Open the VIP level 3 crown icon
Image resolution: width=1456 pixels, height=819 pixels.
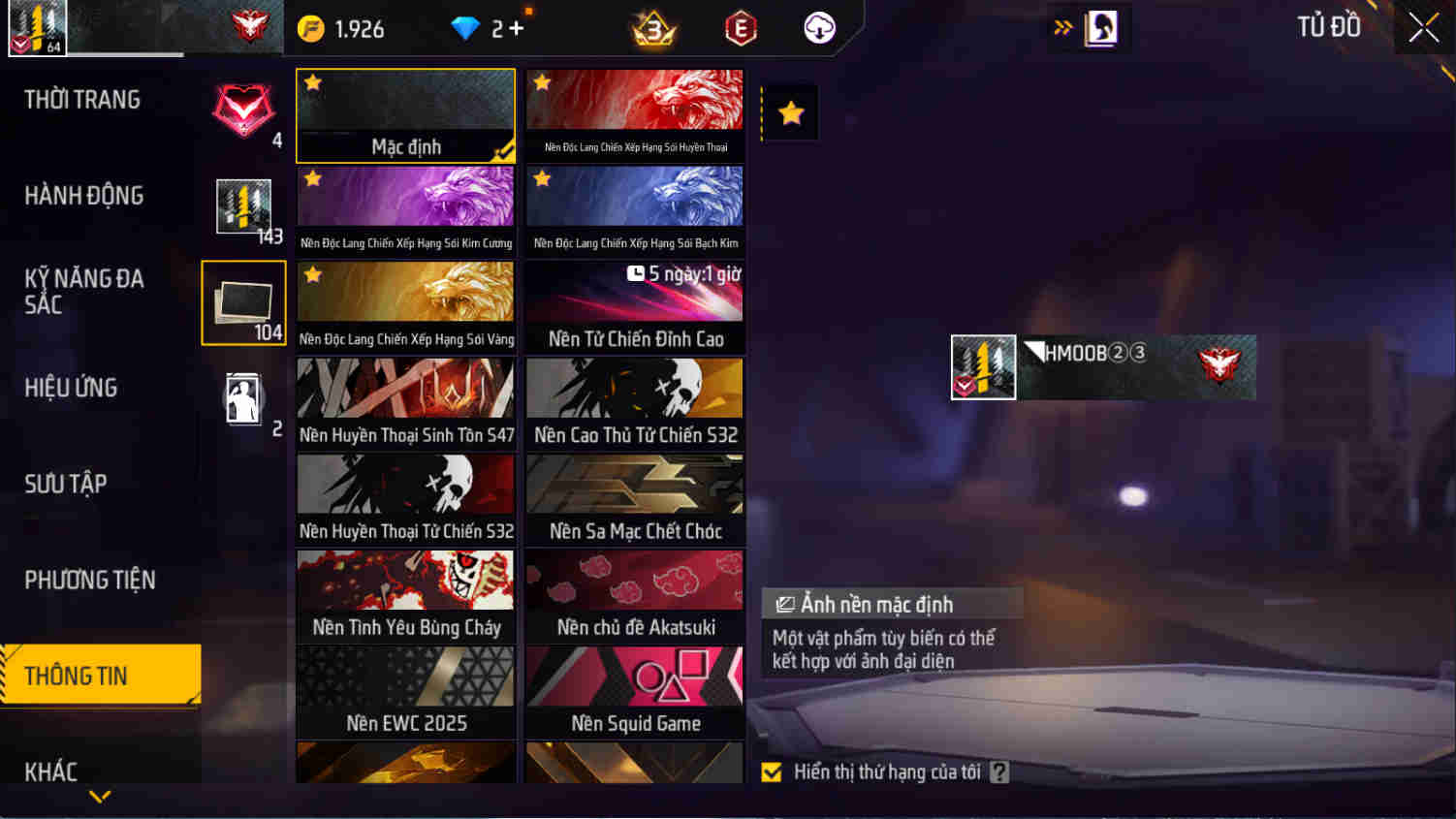click(654, 28)
